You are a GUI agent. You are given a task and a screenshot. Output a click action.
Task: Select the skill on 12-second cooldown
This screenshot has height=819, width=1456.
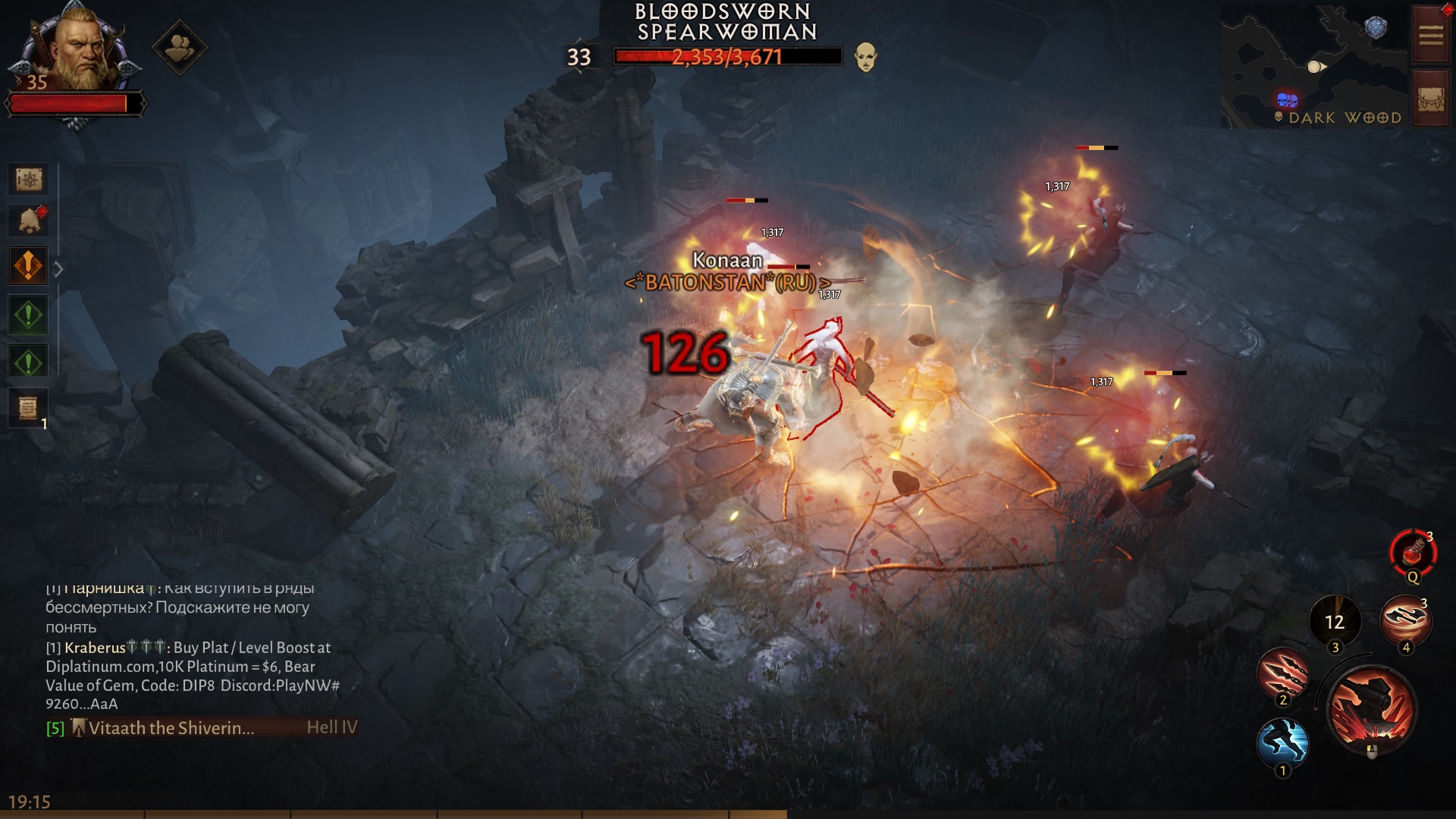point(1335,622)
